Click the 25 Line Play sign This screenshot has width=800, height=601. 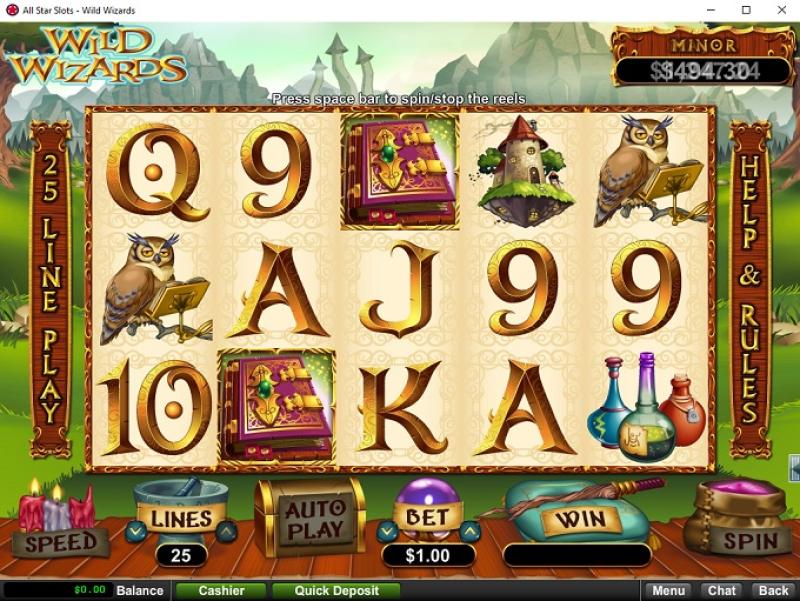pyautogui.click(x=51, y=288)
